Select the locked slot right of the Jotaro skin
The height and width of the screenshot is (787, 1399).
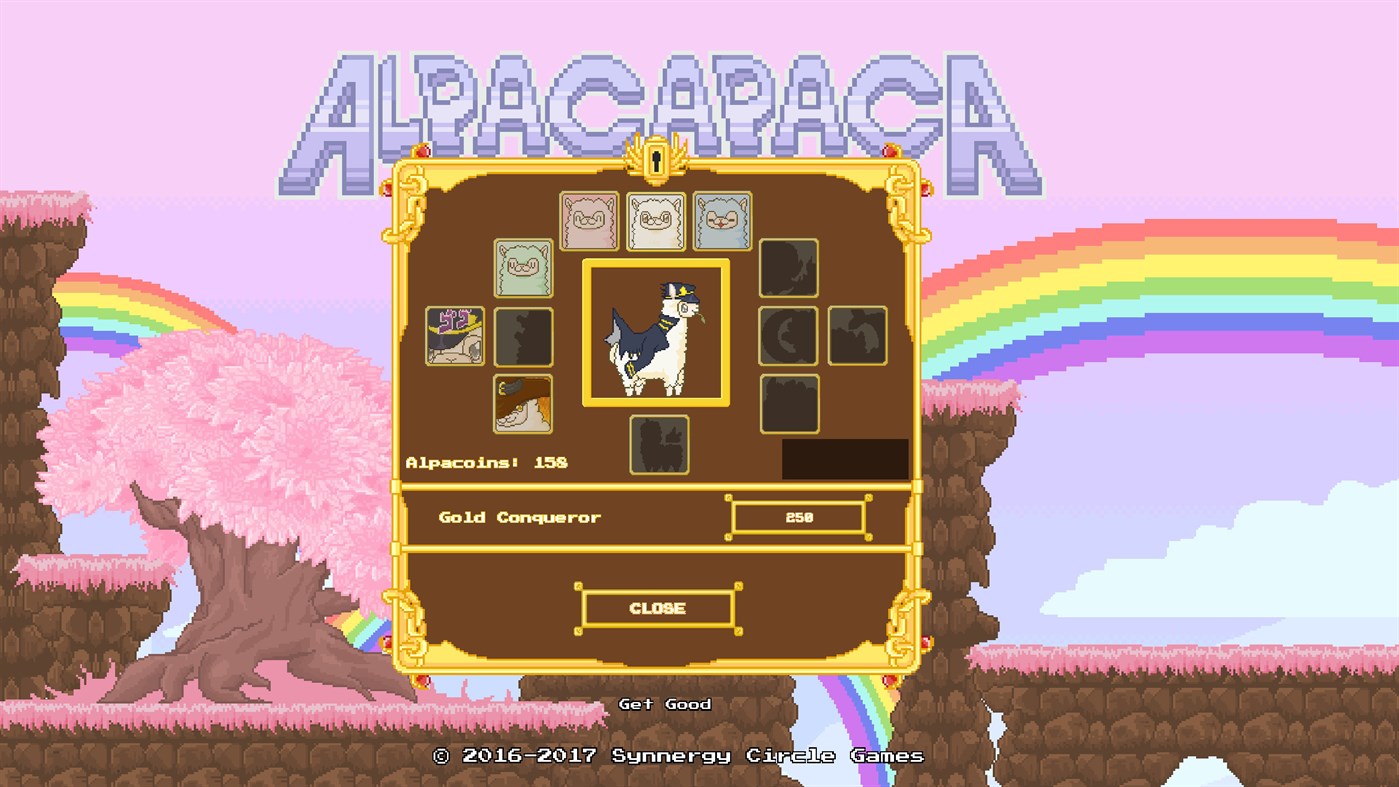522,335
